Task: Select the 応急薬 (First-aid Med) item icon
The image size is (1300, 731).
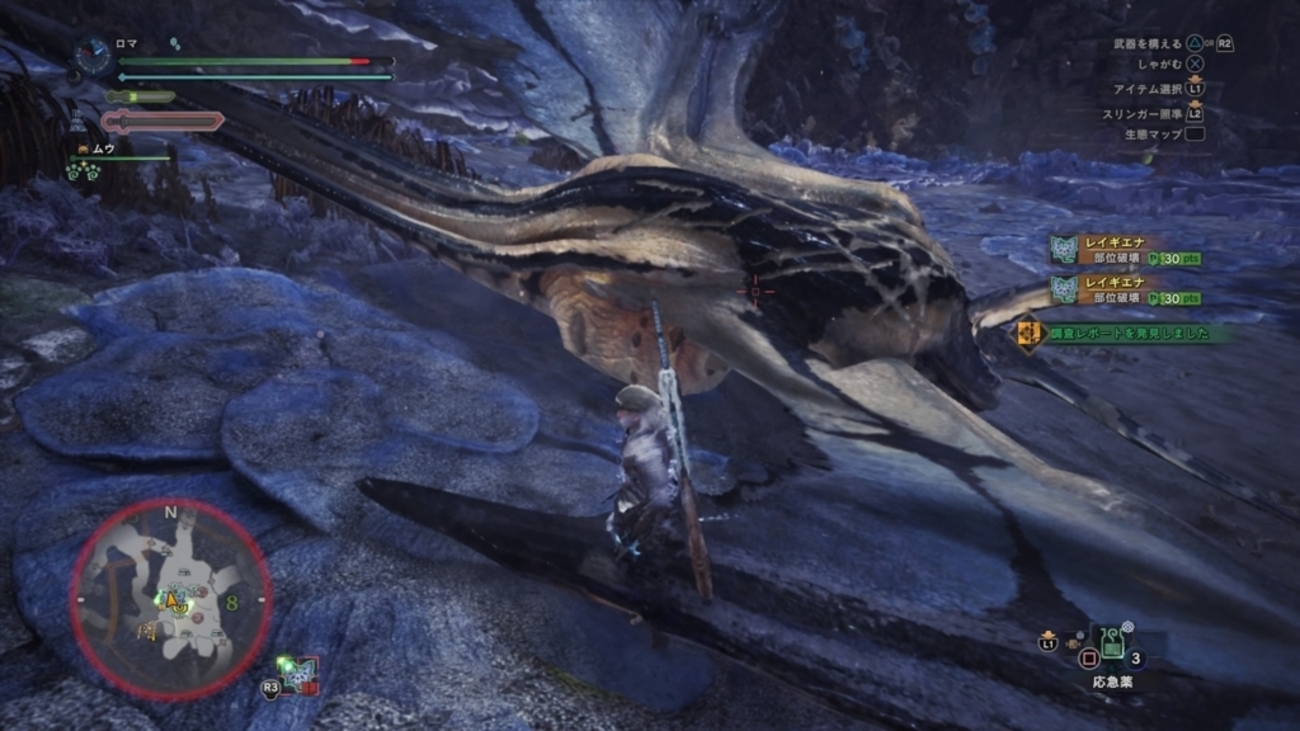Action: 1112,643
